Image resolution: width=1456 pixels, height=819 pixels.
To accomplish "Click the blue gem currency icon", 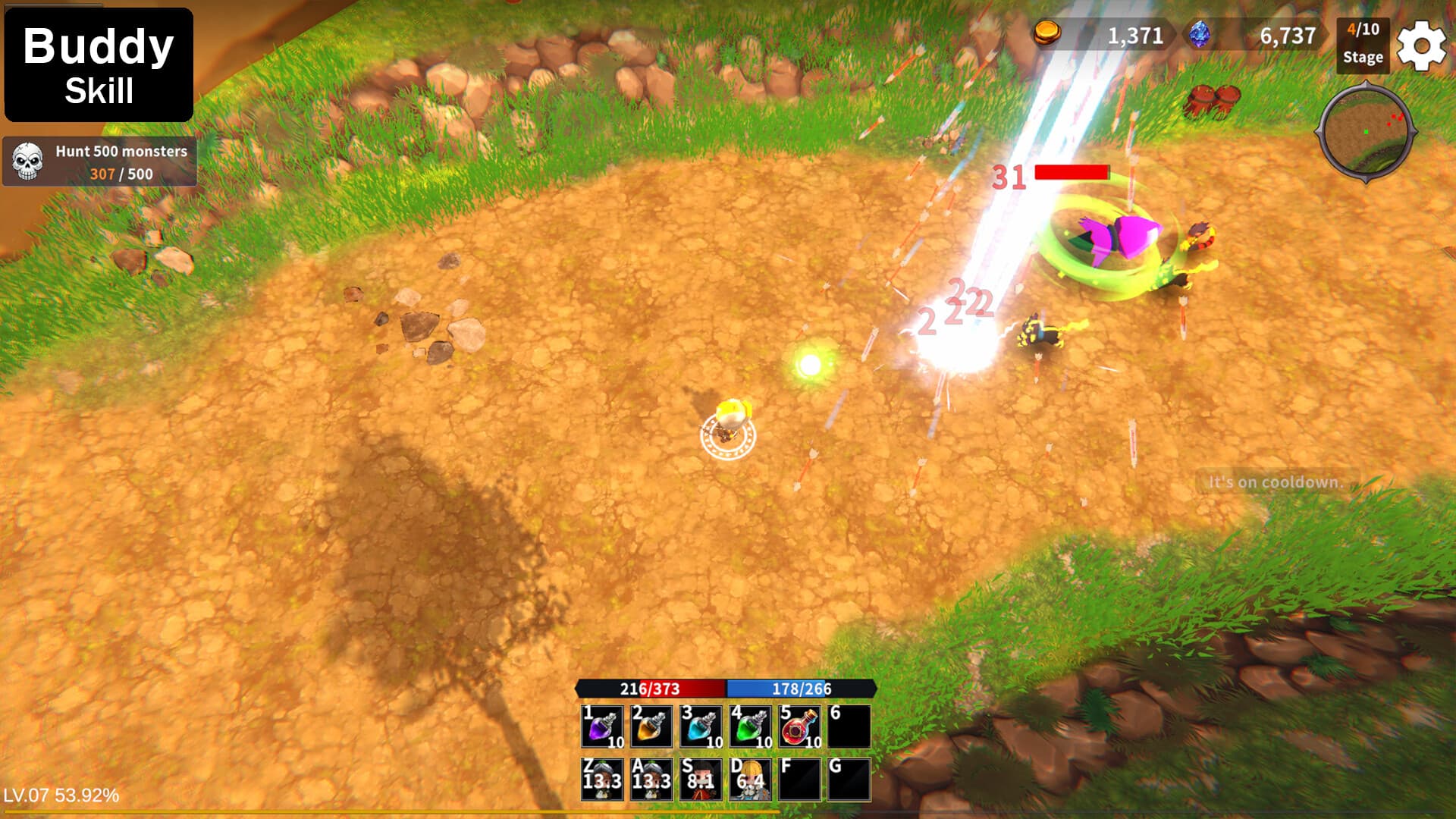I will [1202, 33].
